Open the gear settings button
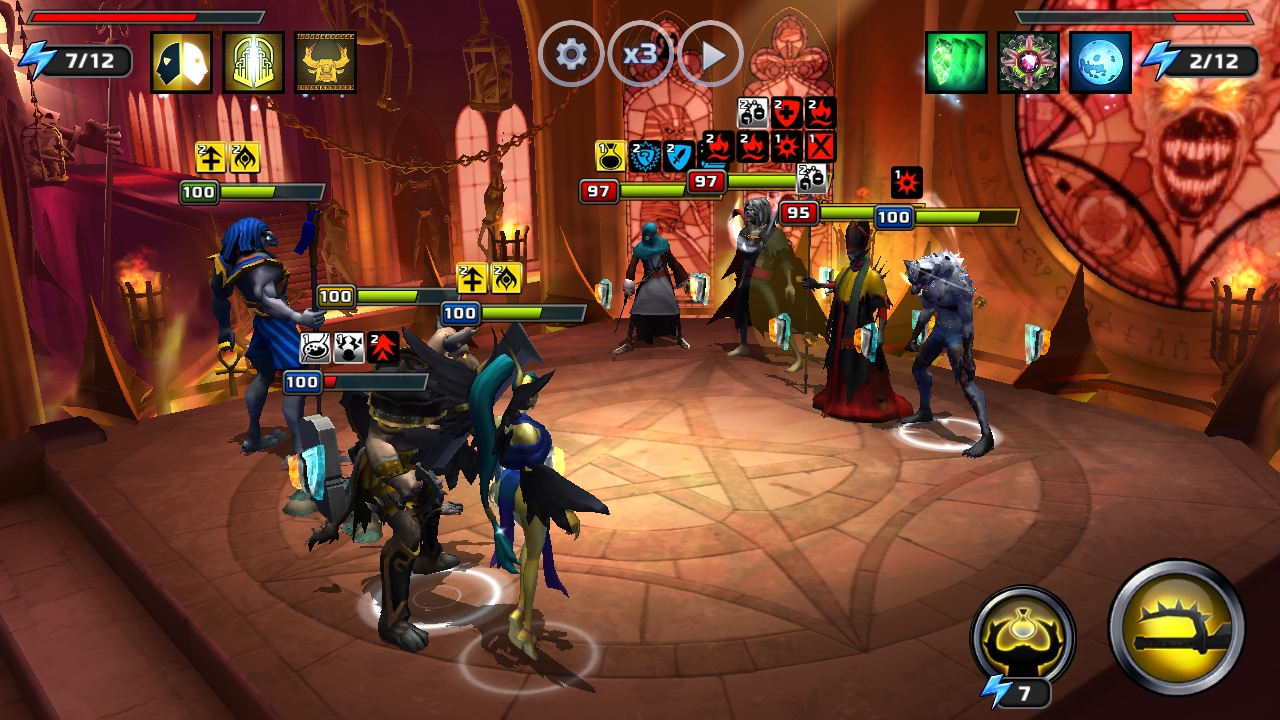 pyautogui.click(x=571, y=54)
